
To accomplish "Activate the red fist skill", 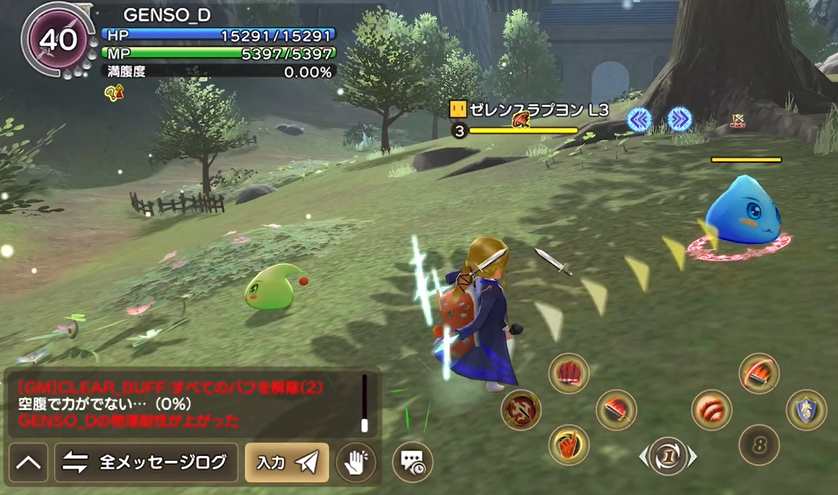I will tap(569, 373).
